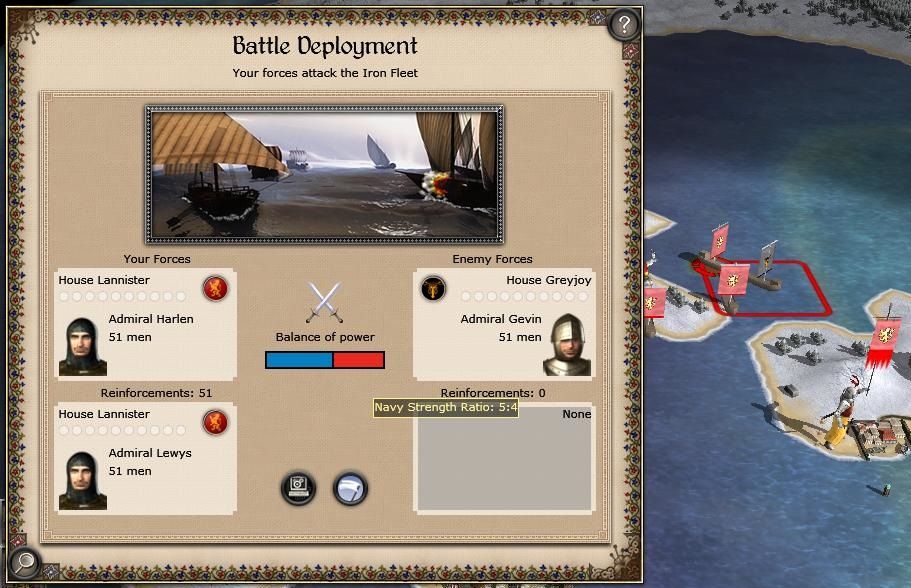Click House Greyjoy's kraken faction emblem

tap(433, 288)
